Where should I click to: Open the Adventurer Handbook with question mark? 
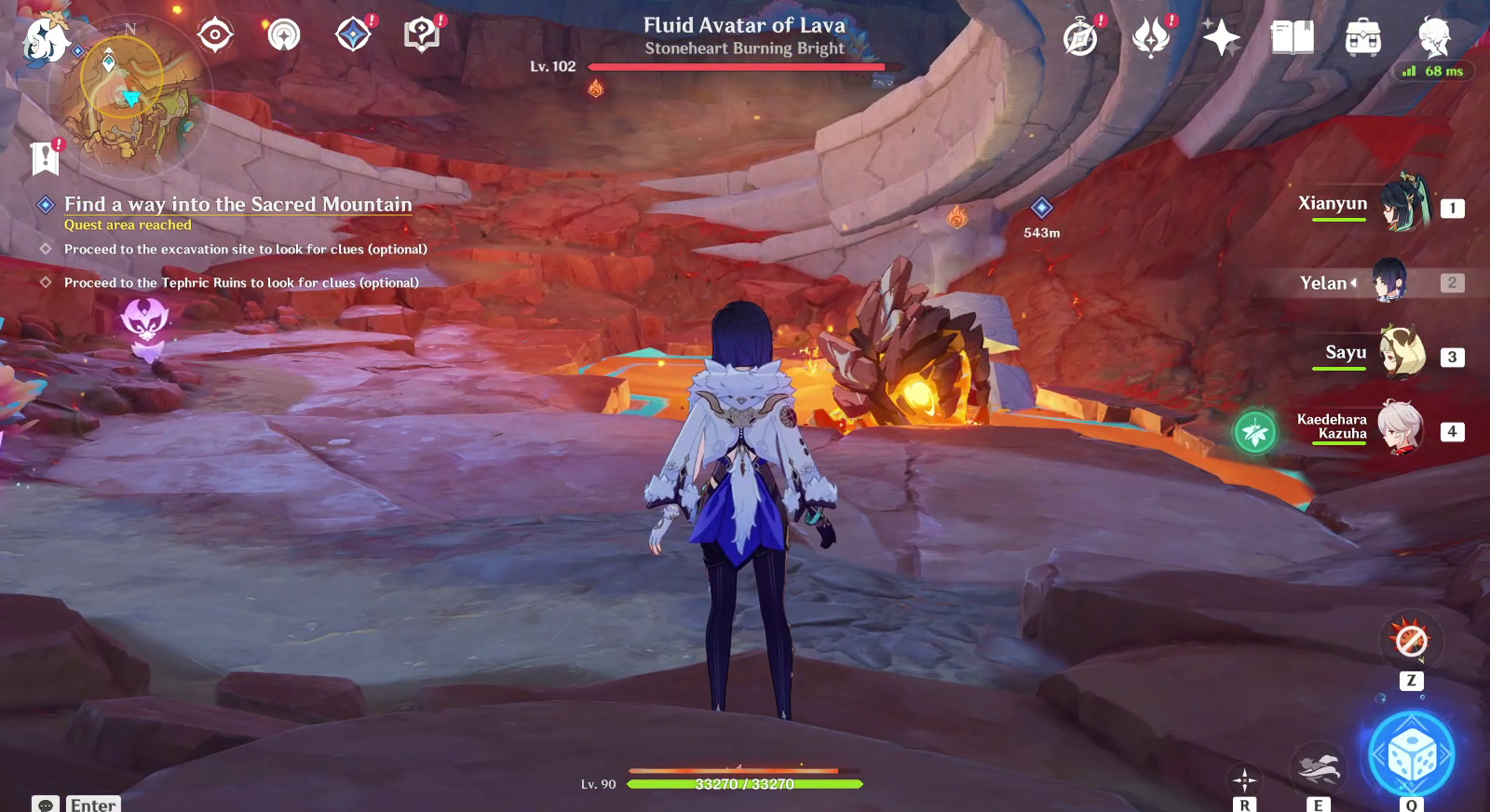coord(422,34)
